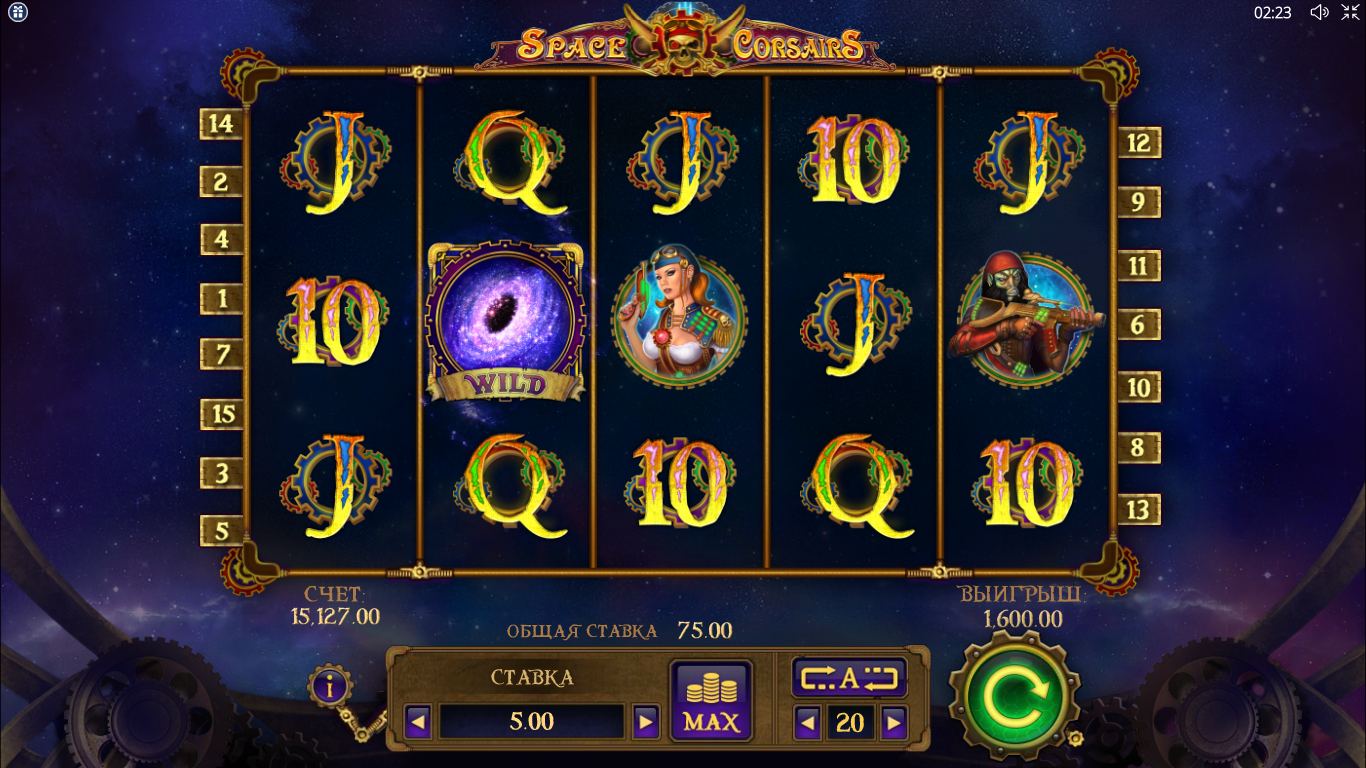This screenshot has width=1366, height=768.
Task: Reduce the autoplay spin count from 20
Action: 808,722
